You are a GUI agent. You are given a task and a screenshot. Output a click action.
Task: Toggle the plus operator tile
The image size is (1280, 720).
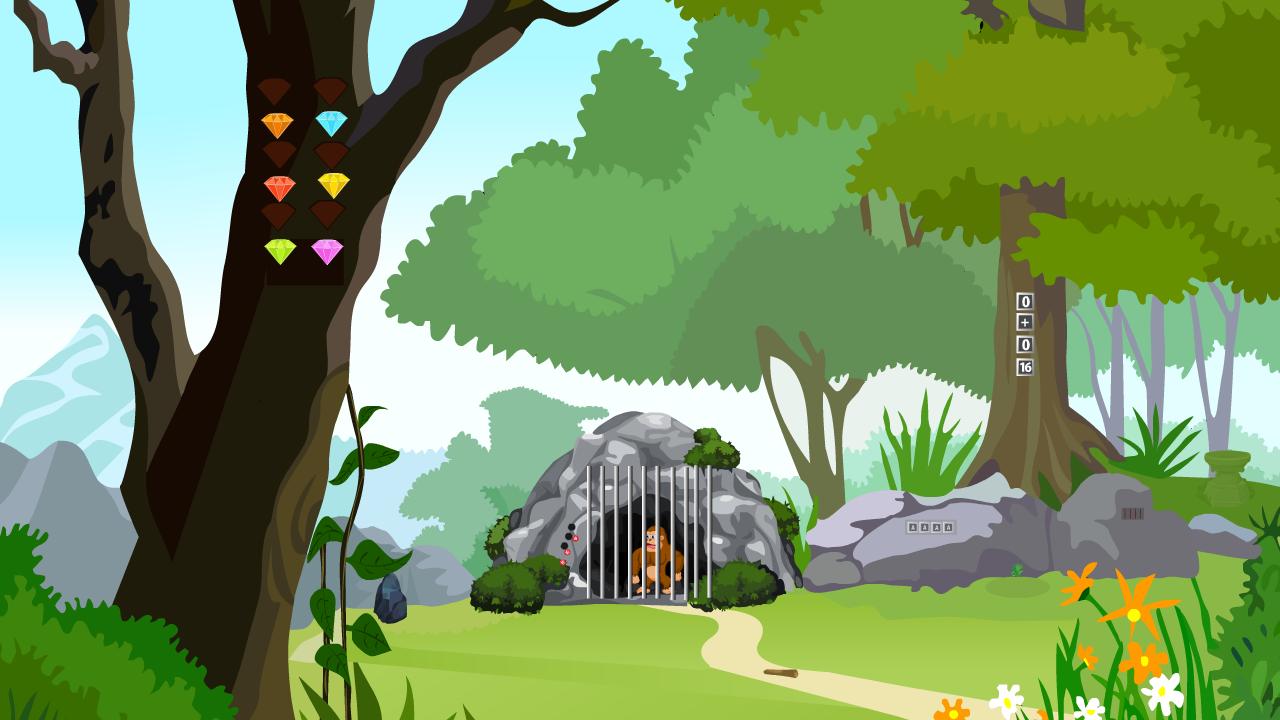pyautogui.click(x=1024, y=322)
